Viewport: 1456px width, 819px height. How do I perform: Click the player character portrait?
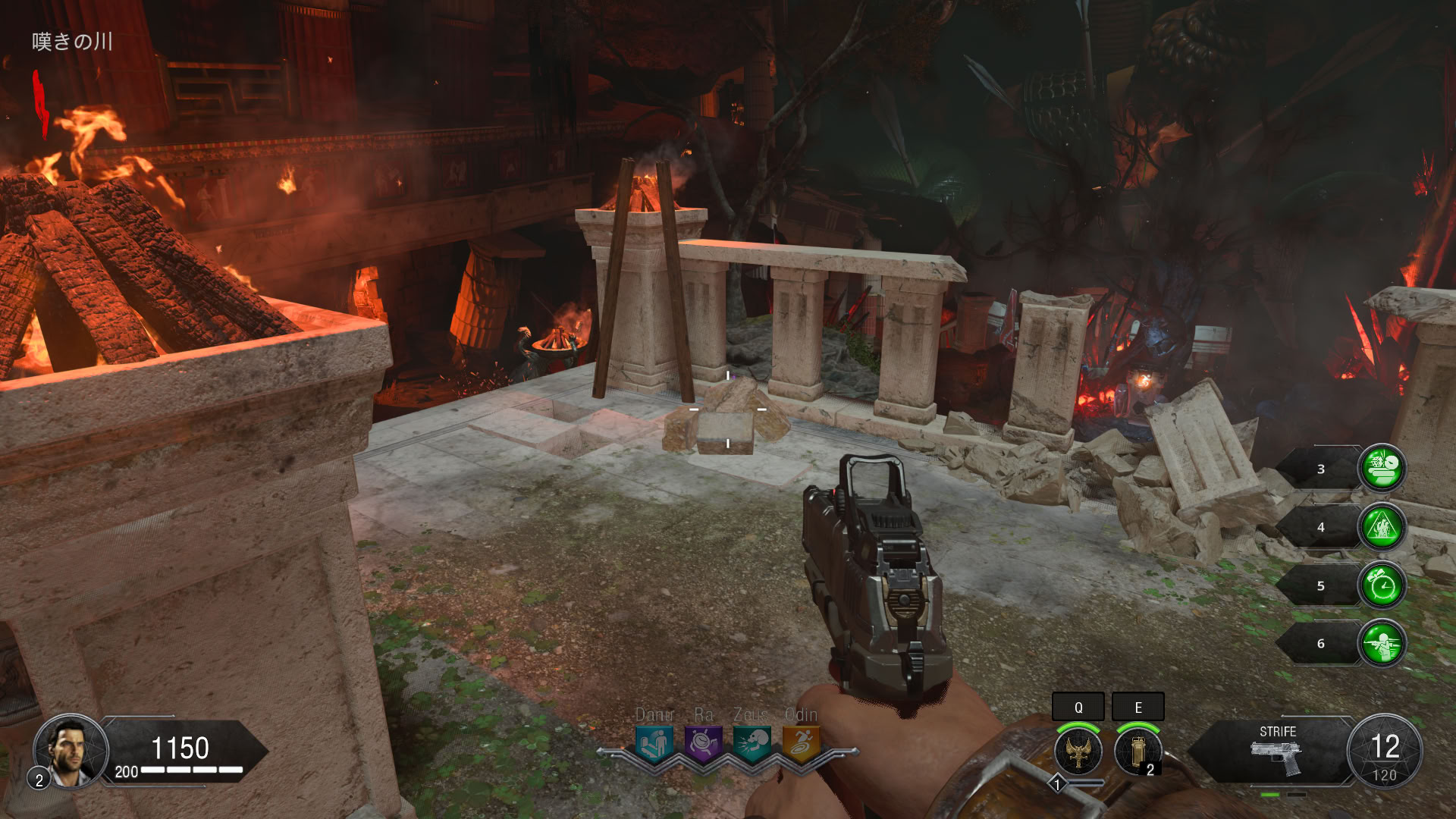[71, 751]
